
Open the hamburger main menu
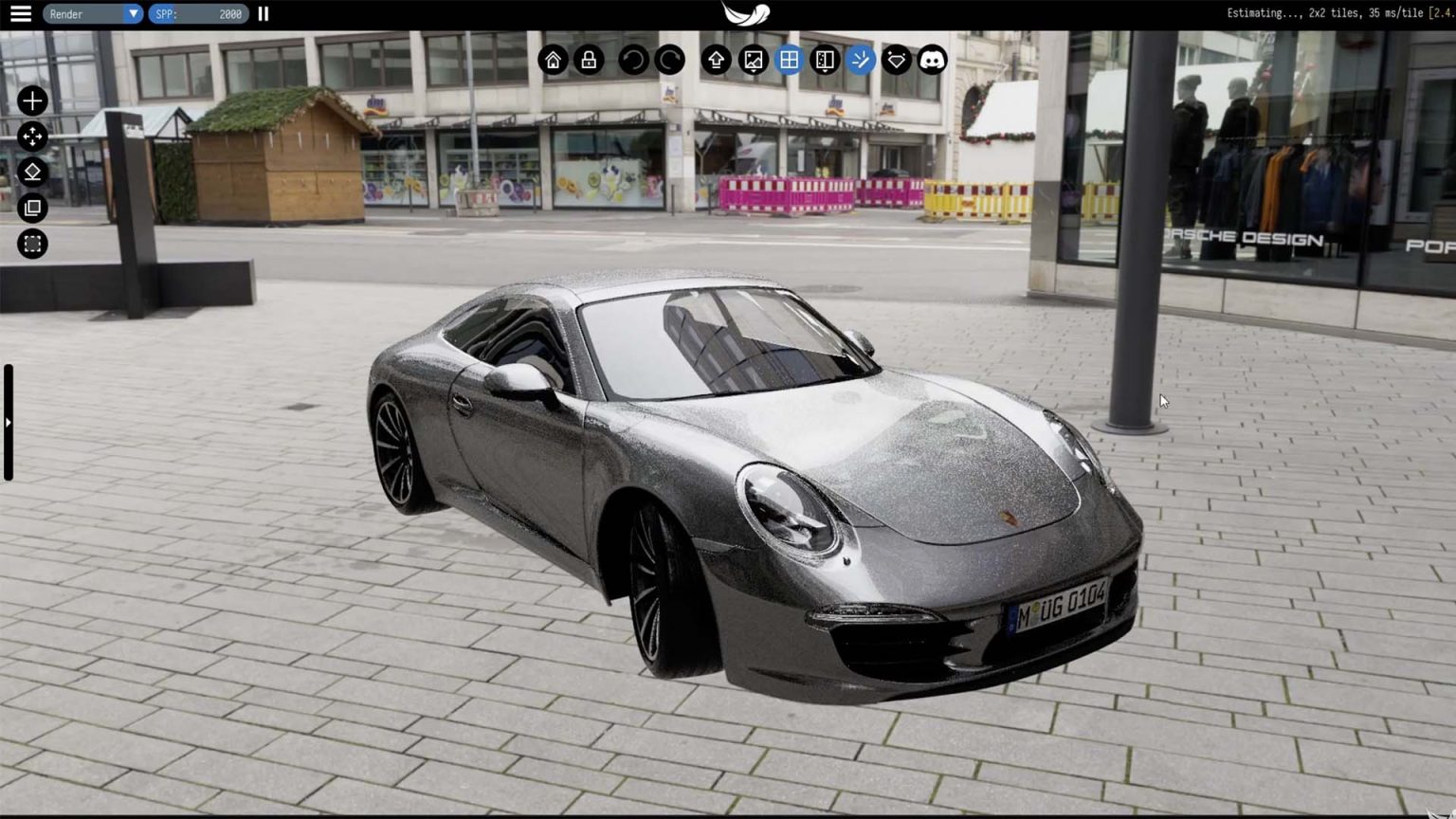pos(20,14)
